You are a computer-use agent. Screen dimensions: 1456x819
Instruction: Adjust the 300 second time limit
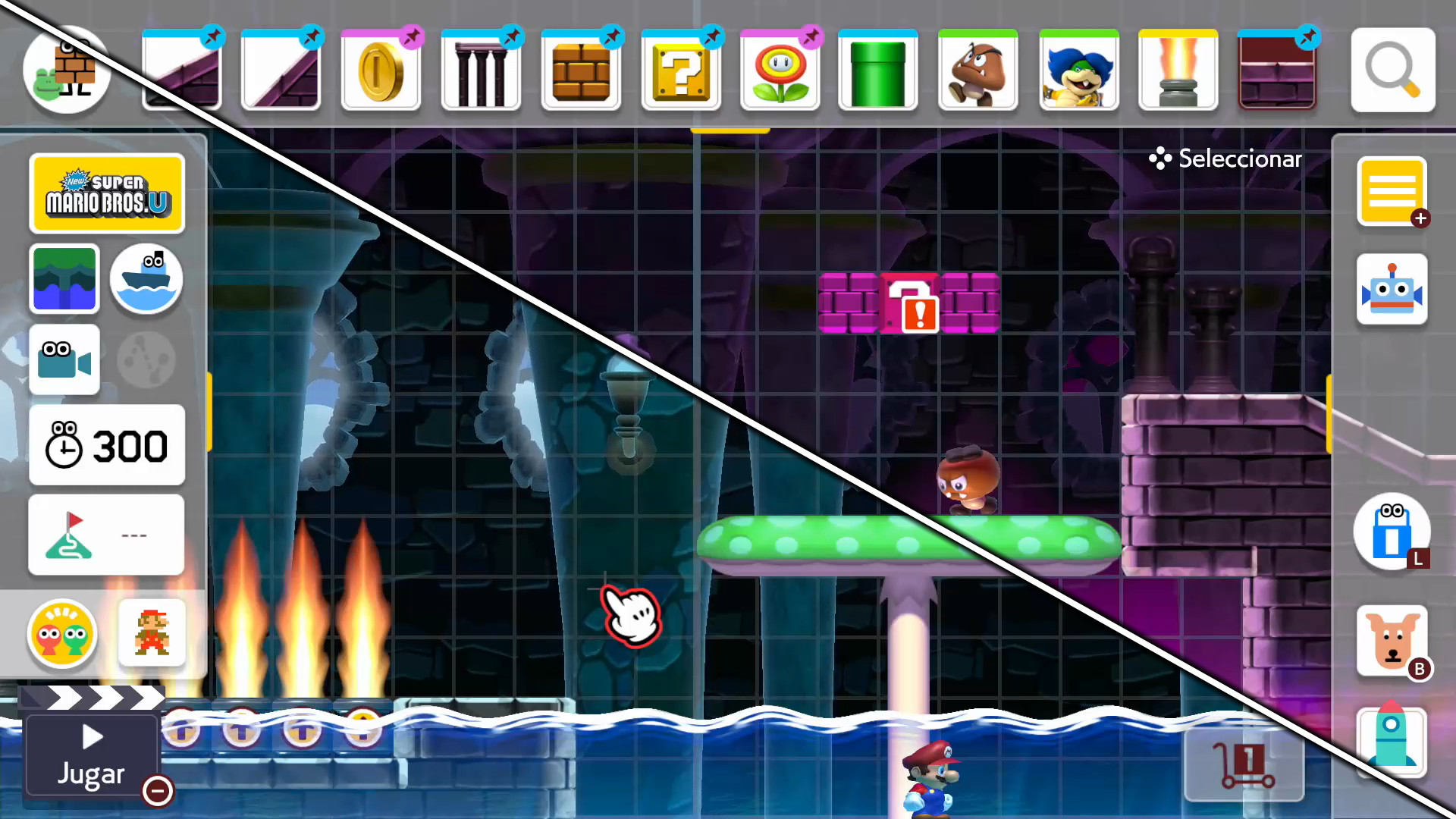coord(106,446)
